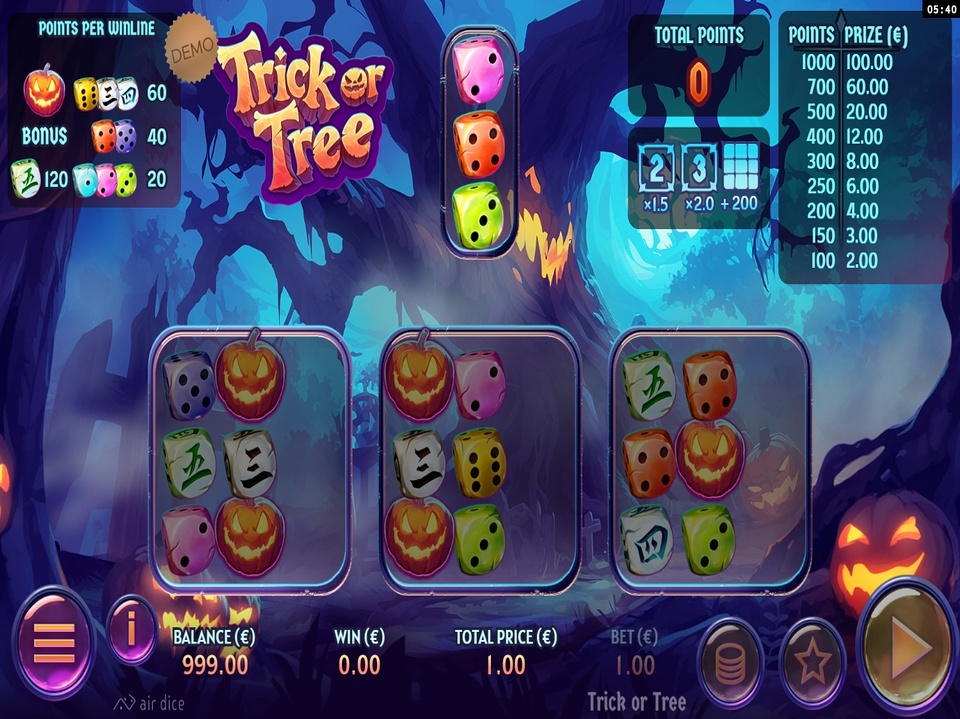Open the coin stack bet selector
The width and height of the screenshot is (960, 719).
pos(730,661)
